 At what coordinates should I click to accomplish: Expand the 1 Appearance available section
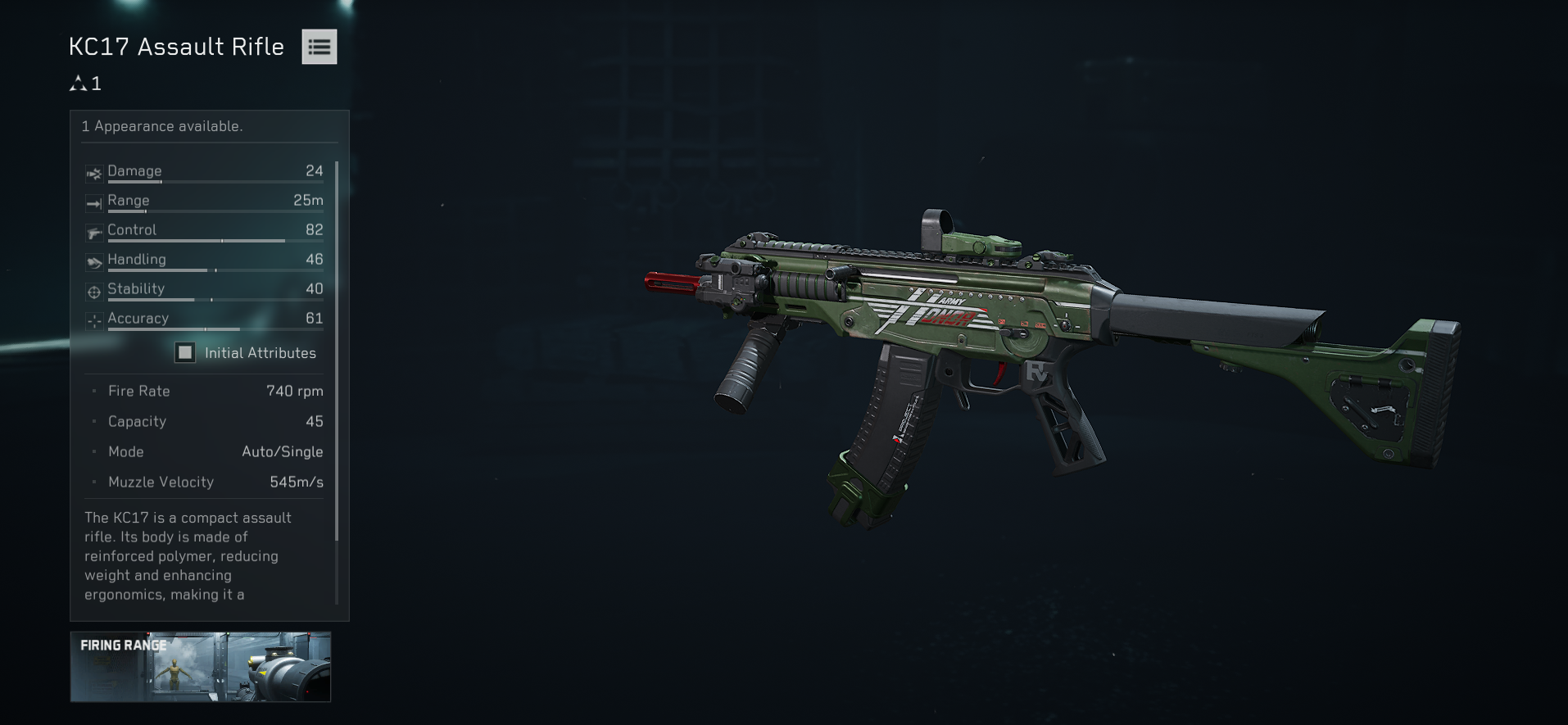point(161,126)
